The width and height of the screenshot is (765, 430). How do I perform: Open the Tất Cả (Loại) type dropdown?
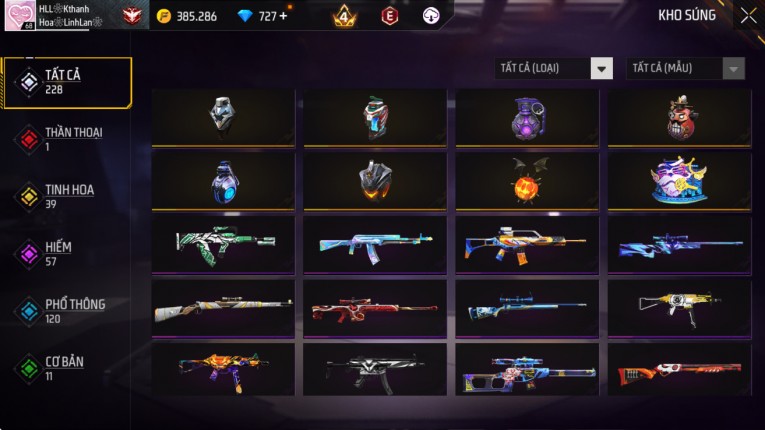pyautogui.click(x=555, y=69)
